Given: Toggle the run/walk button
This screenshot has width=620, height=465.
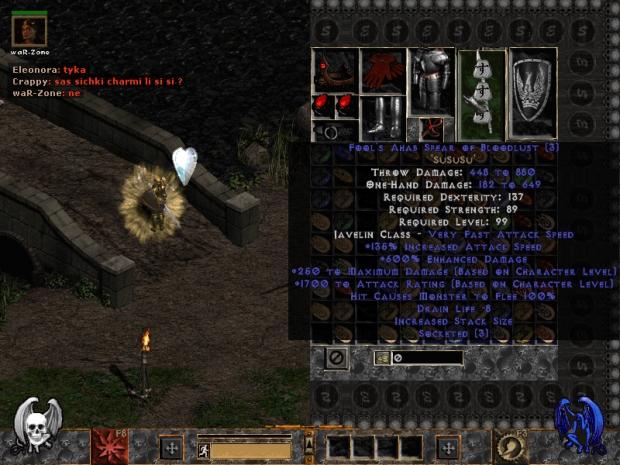Looking at the screenshot, I should pos(203,451).
